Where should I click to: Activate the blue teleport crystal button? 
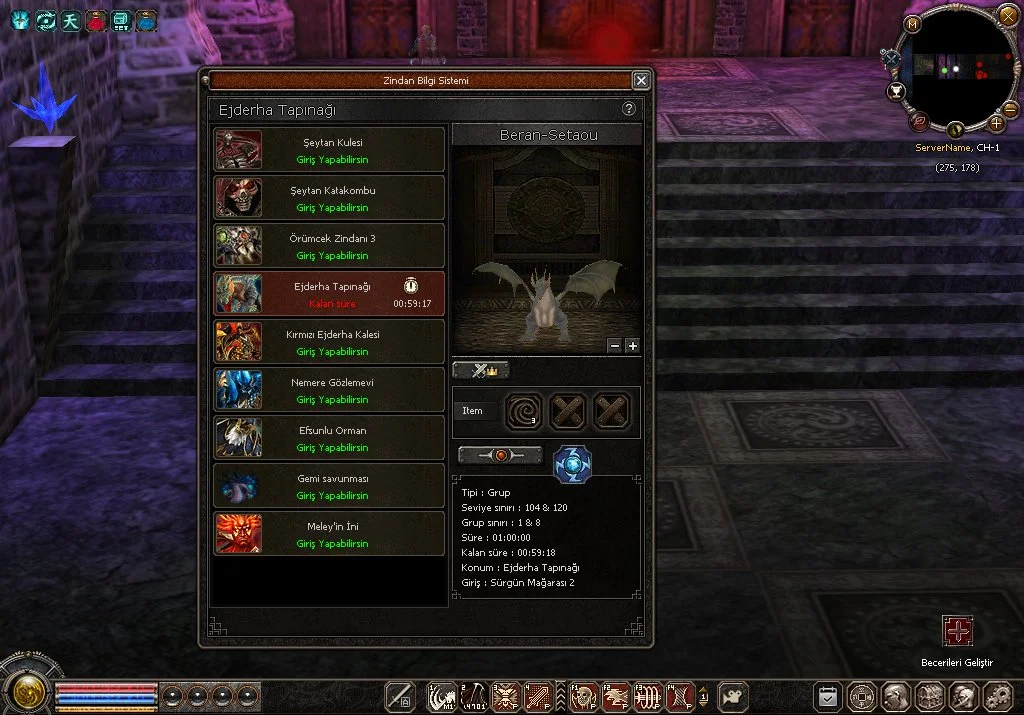[572, 465]
